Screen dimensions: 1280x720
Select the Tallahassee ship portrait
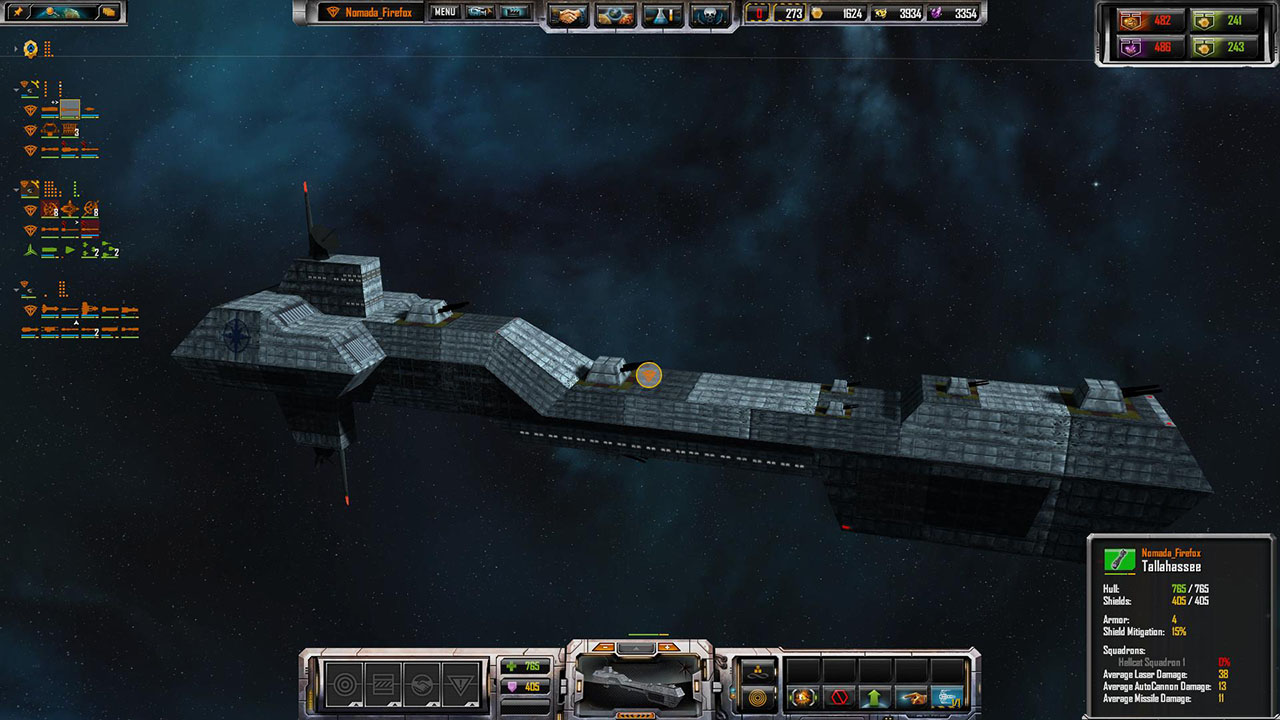633,685
